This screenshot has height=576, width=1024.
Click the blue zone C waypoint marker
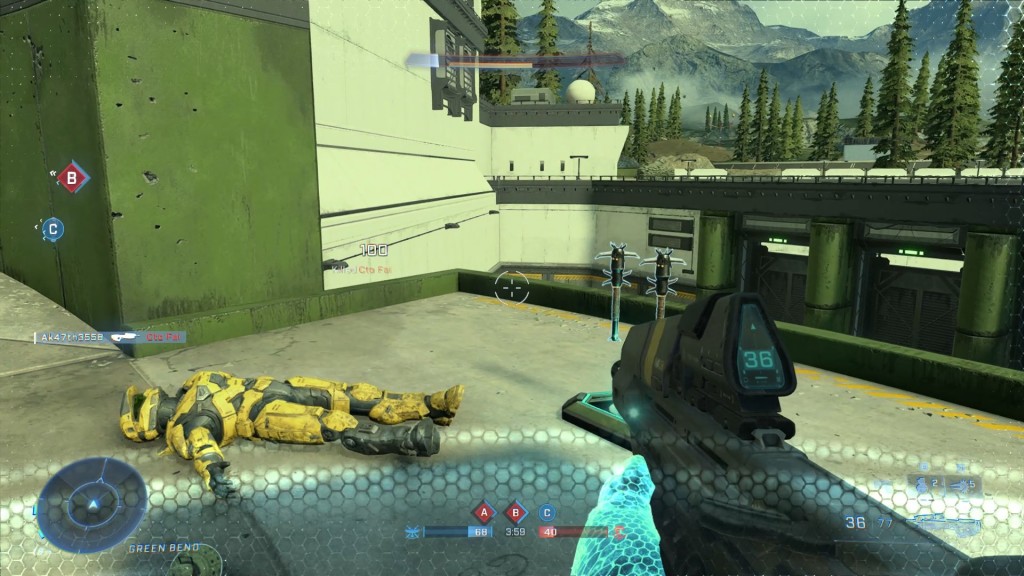click(x=53, y=229)
